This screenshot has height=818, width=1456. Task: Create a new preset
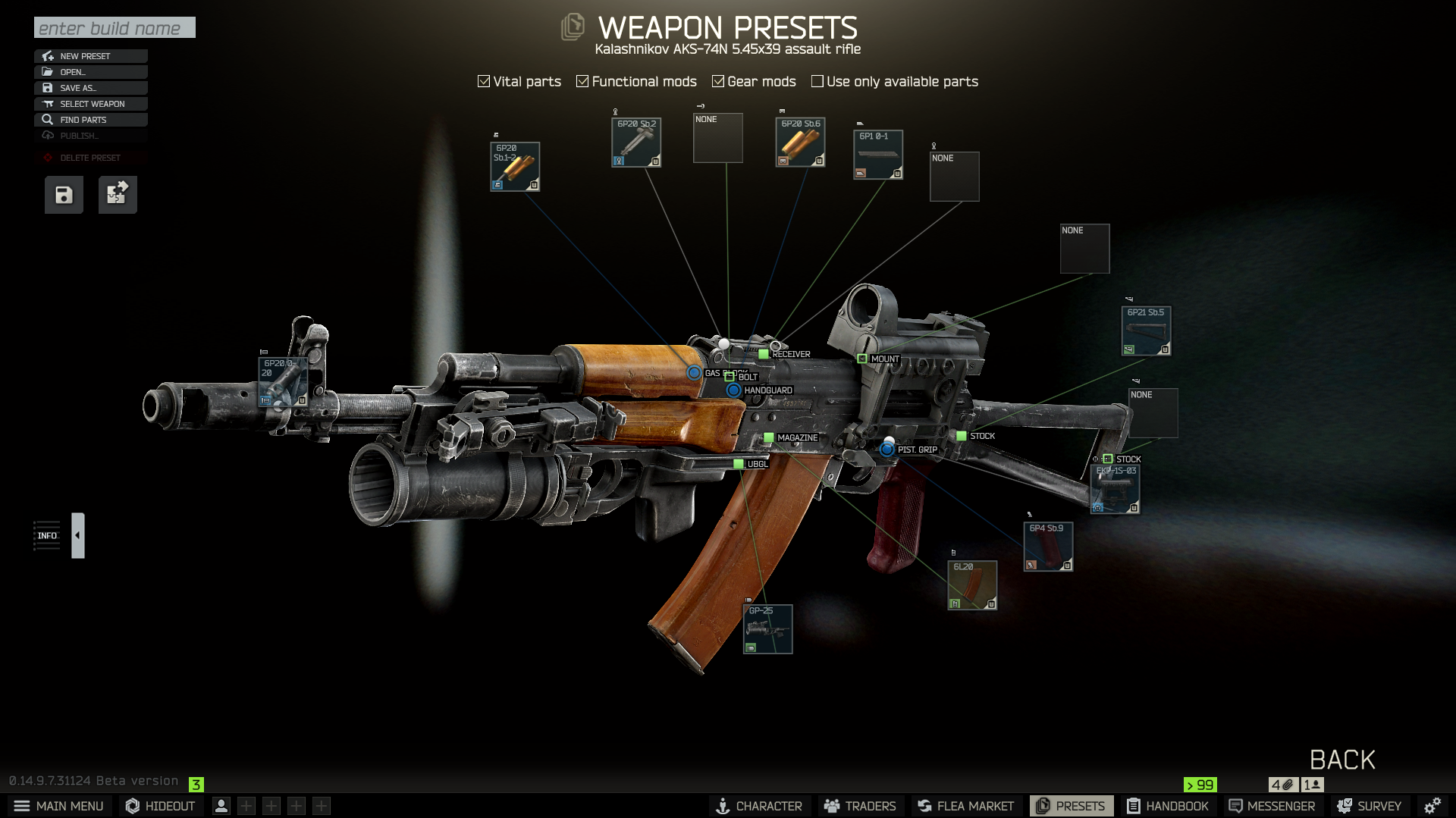pos(90,56)
